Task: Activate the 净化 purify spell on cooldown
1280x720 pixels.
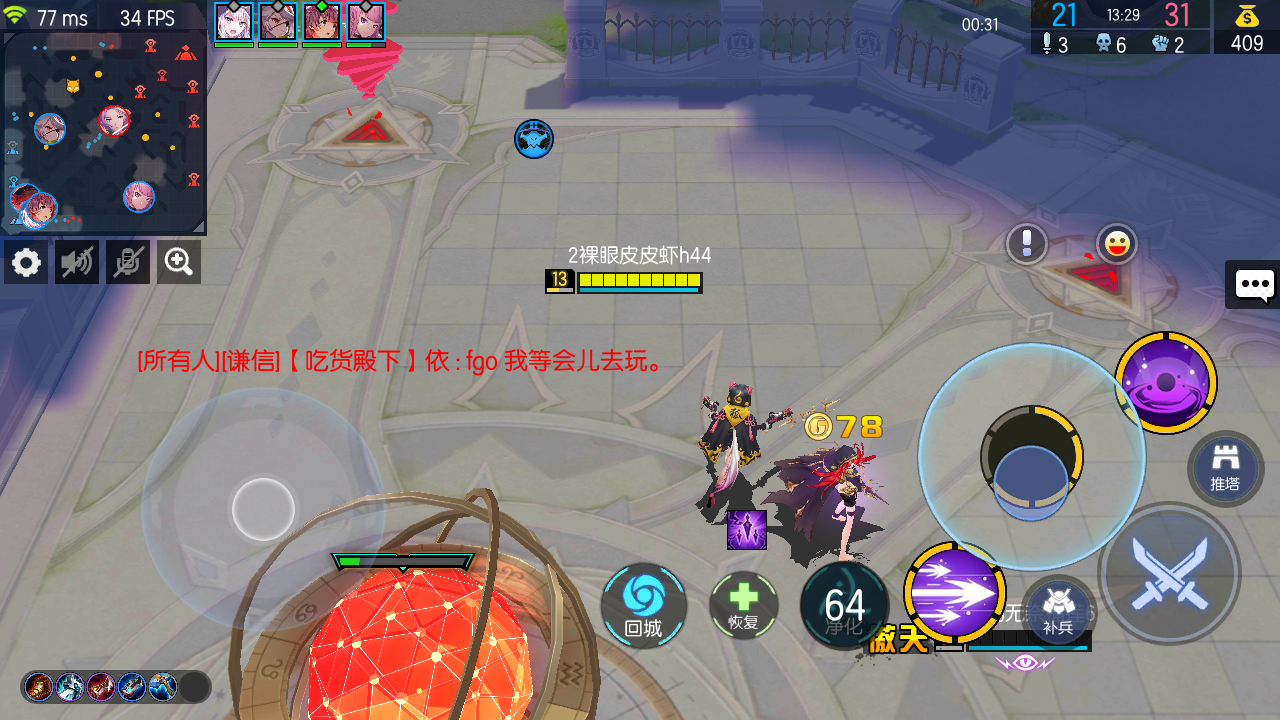Action: tap(844, 604)
